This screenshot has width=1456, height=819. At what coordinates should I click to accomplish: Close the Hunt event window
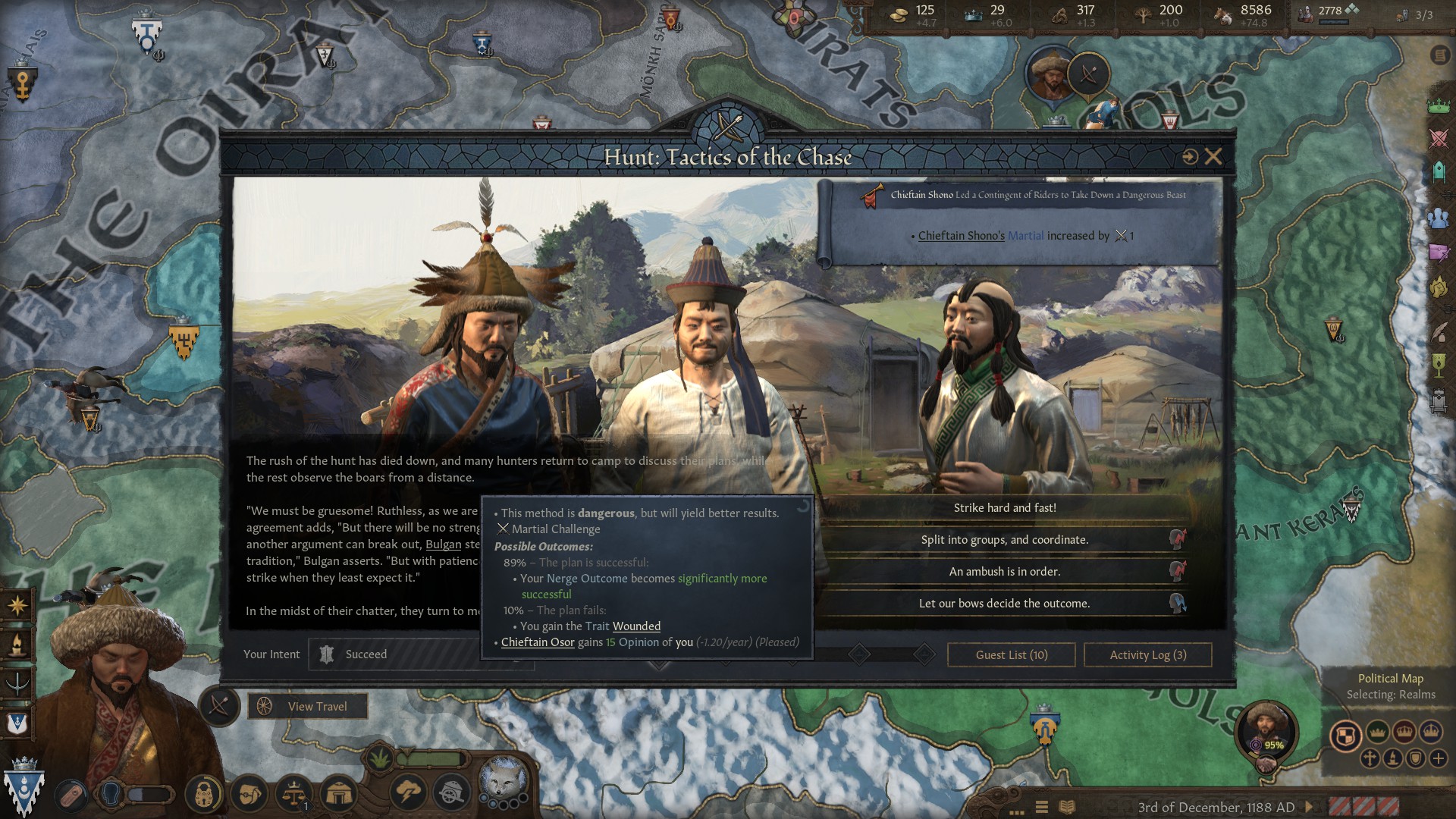[1213, 157]
